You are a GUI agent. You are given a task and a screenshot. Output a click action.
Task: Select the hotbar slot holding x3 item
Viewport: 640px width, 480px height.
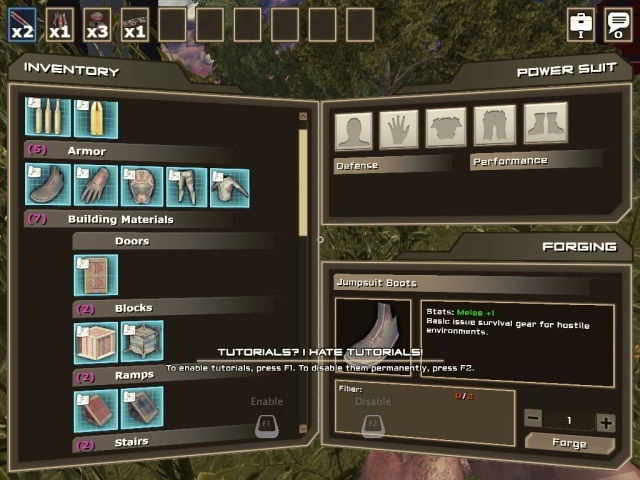coord(97,24)
